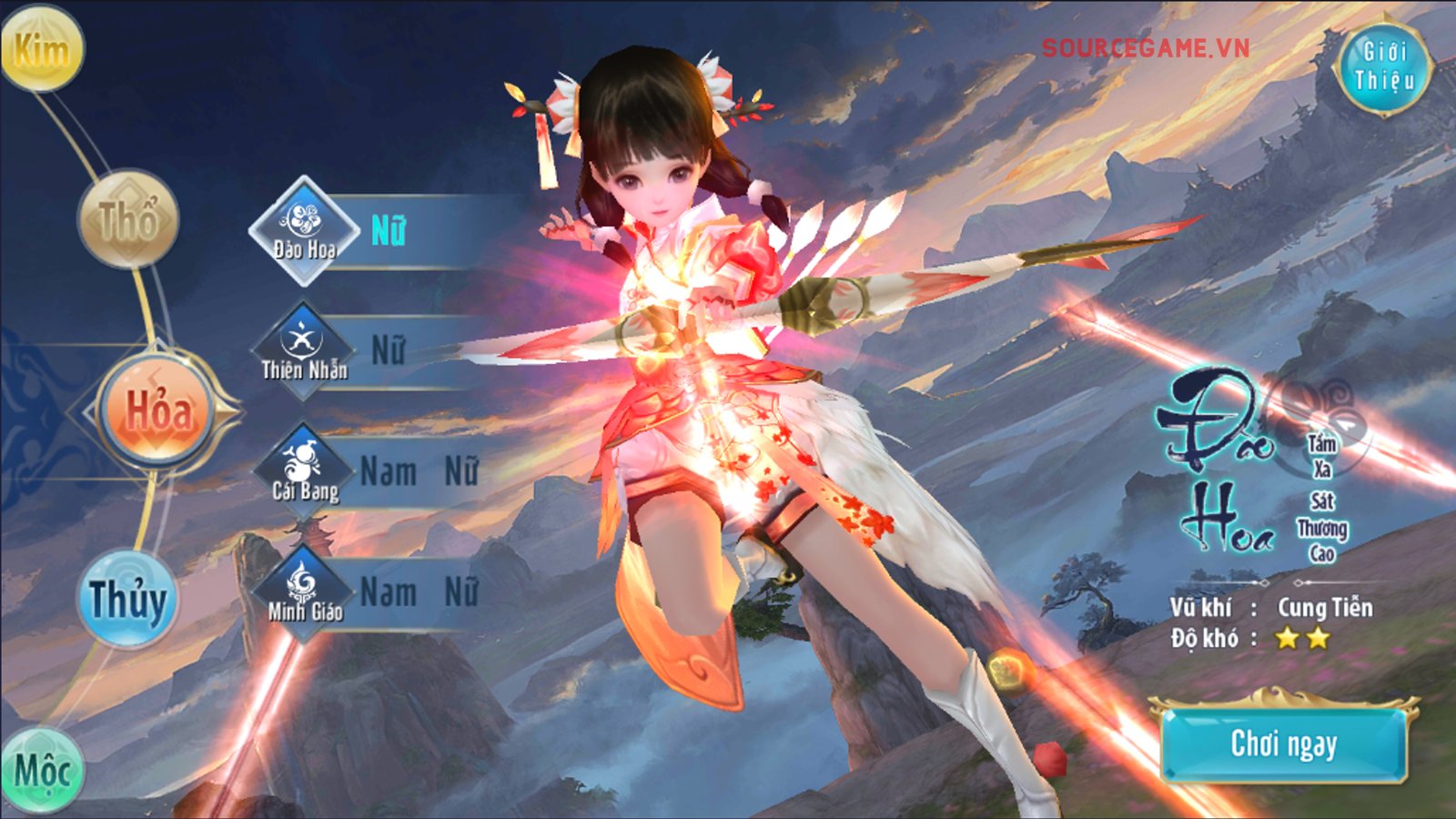Select the Minh Giáo faction
Screen dimensions: 1456x819
click(304, 591)
